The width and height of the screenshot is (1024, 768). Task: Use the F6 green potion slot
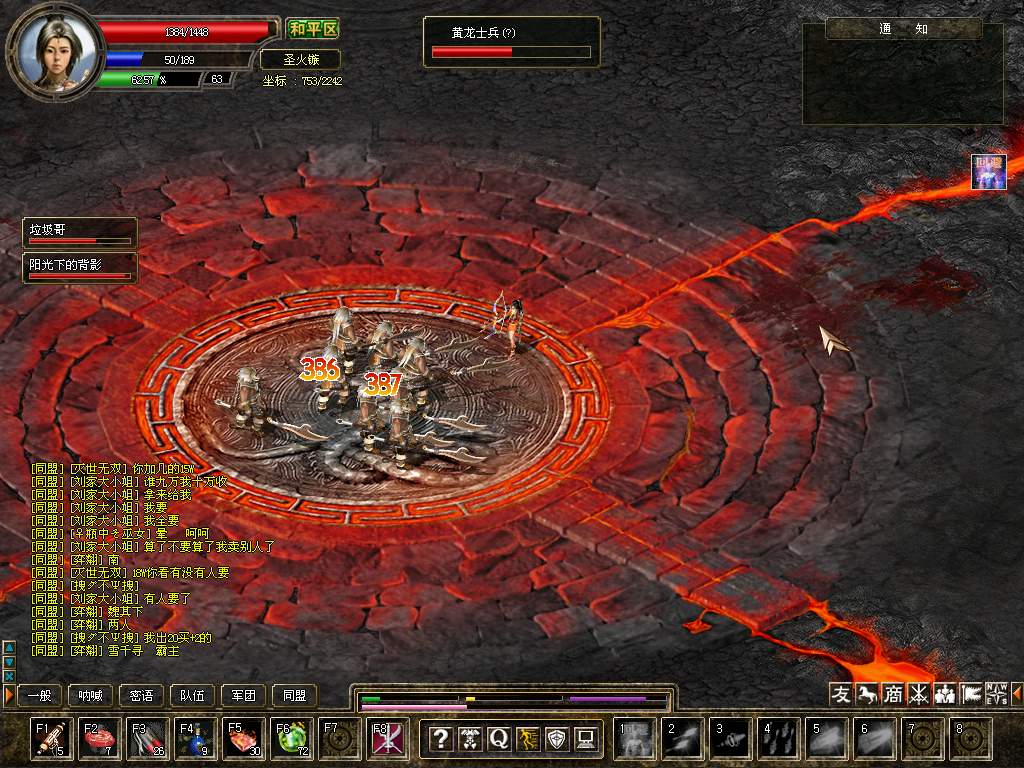[290, 739]
